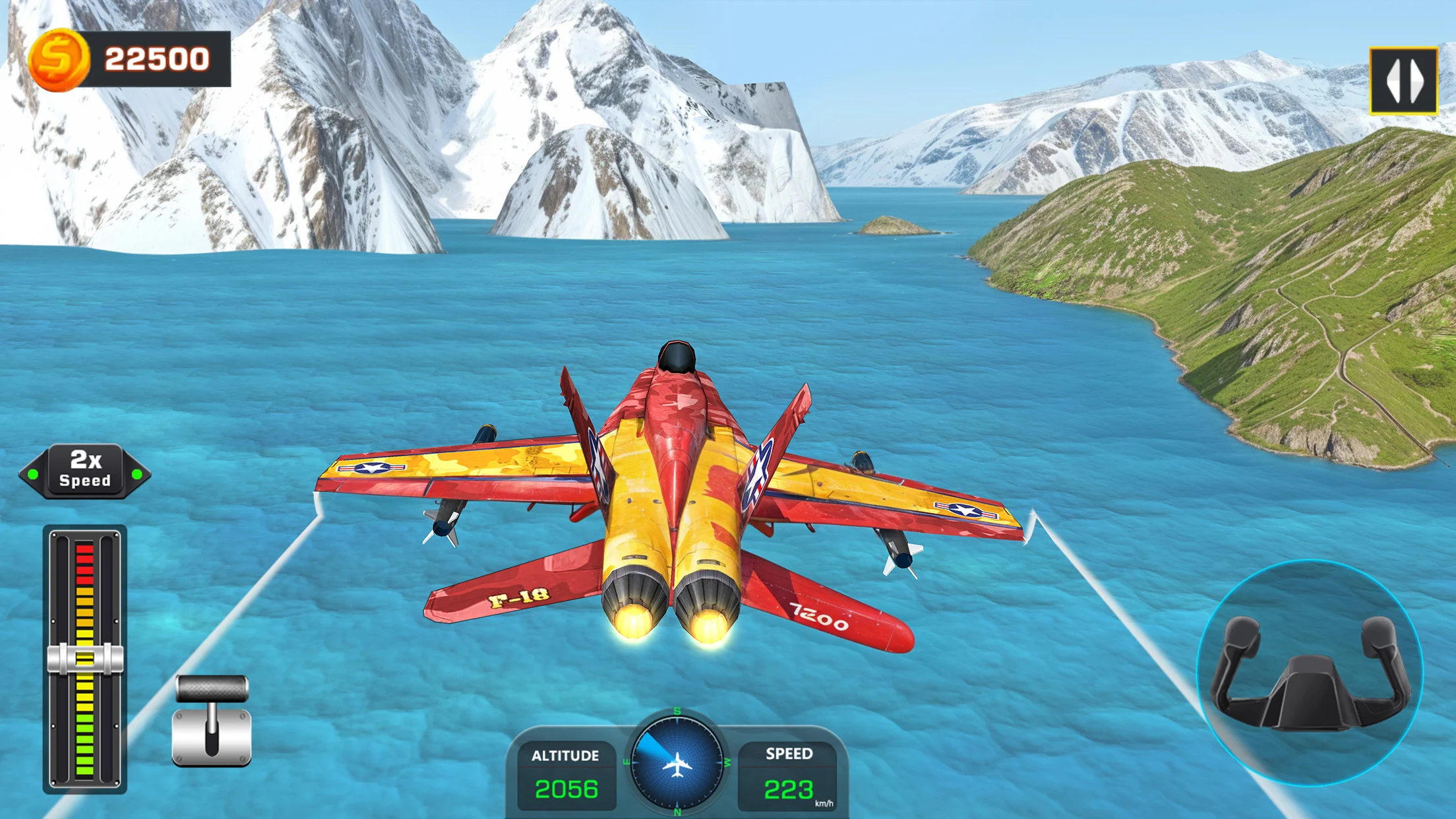The image size is (1456, 819).
Task: Tap the gold dollar coin icon
Action: [x=58, y=59]
